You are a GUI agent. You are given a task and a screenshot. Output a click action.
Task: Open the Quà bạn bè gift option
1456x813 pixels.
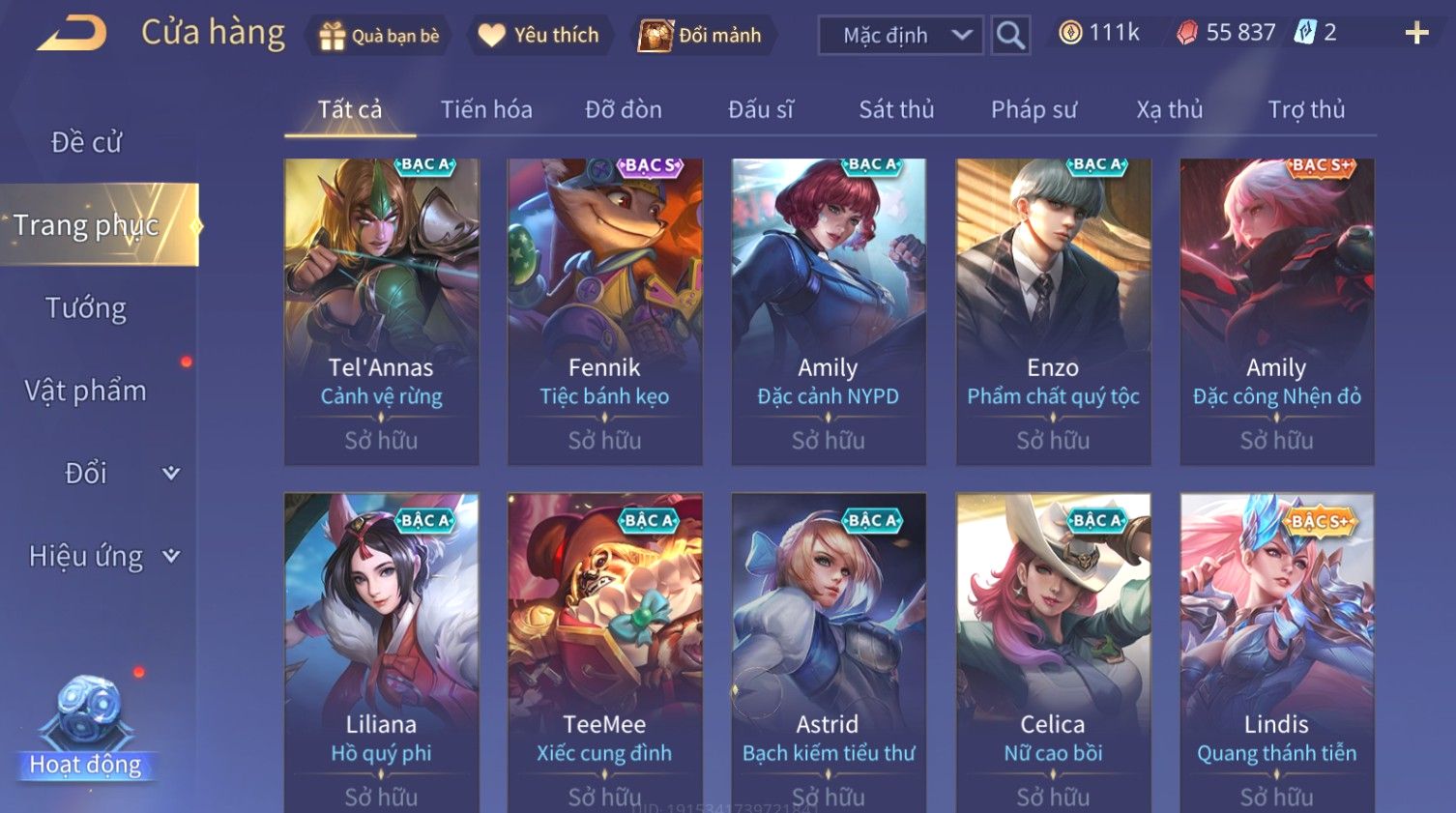(379, 36)
